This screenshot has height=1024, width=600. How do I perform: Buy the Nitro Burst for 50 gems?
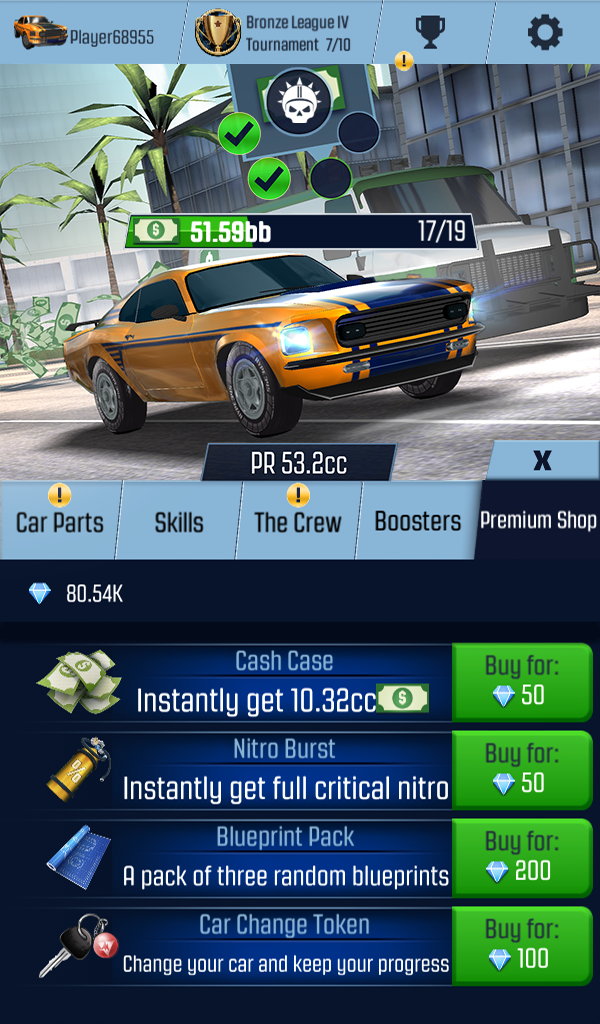click(x=521, y=769)
